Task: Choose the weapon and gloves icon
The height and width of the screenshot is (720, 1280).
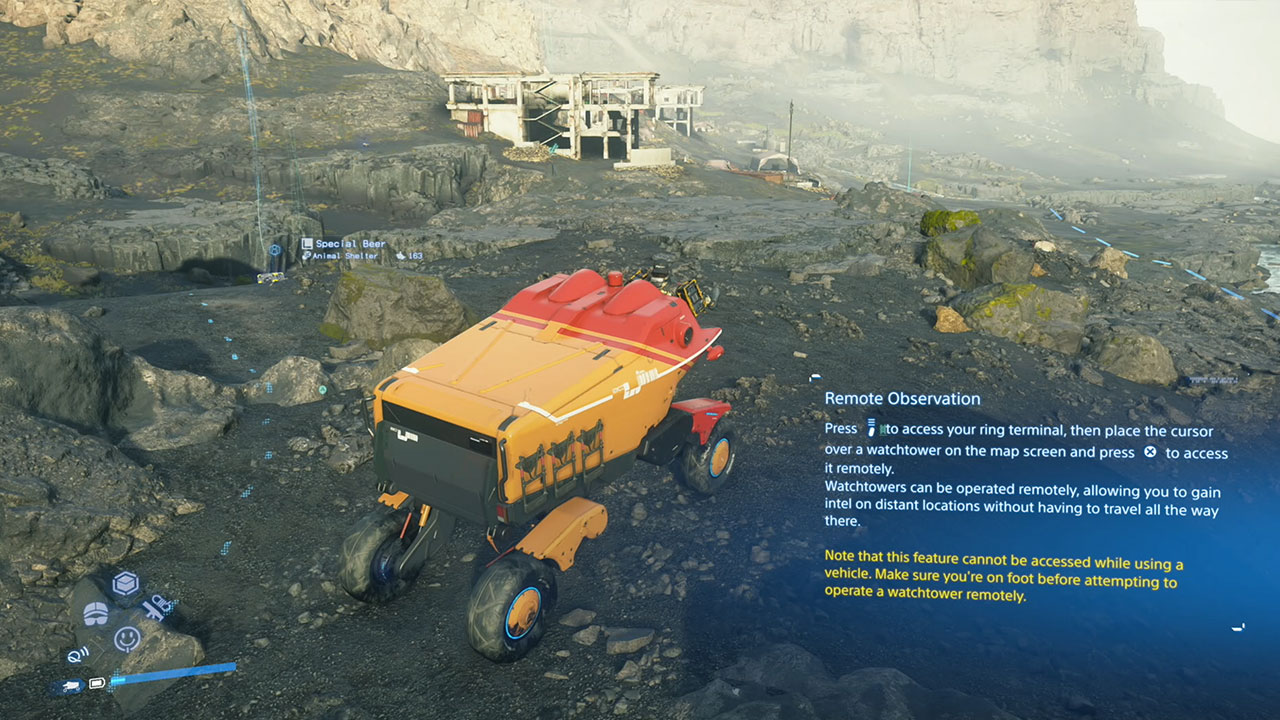Action: click(x=155, y=608)
